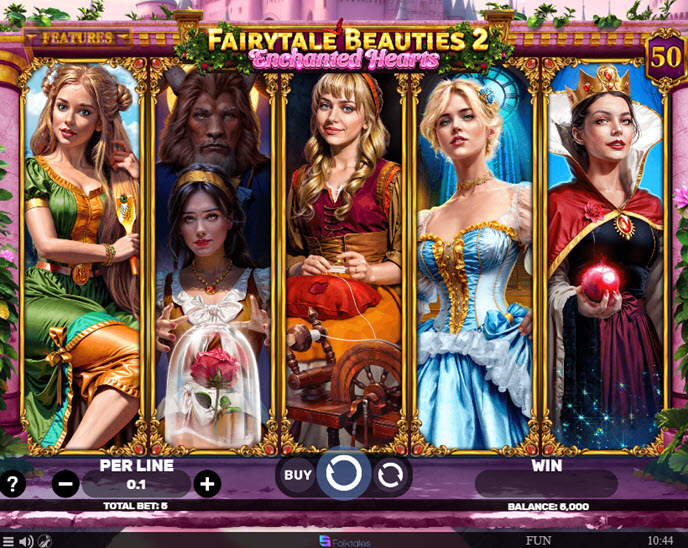The width and height of the screenshot is (688, 548).
Task: Toggle the sound speaker icon
Action: [x=26, y=541]
